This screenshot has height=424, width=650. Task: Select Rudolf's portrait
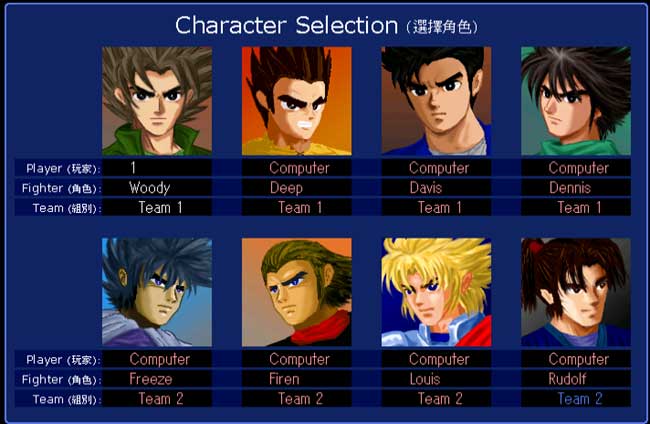pyautogui.click(x=575, y=292)
